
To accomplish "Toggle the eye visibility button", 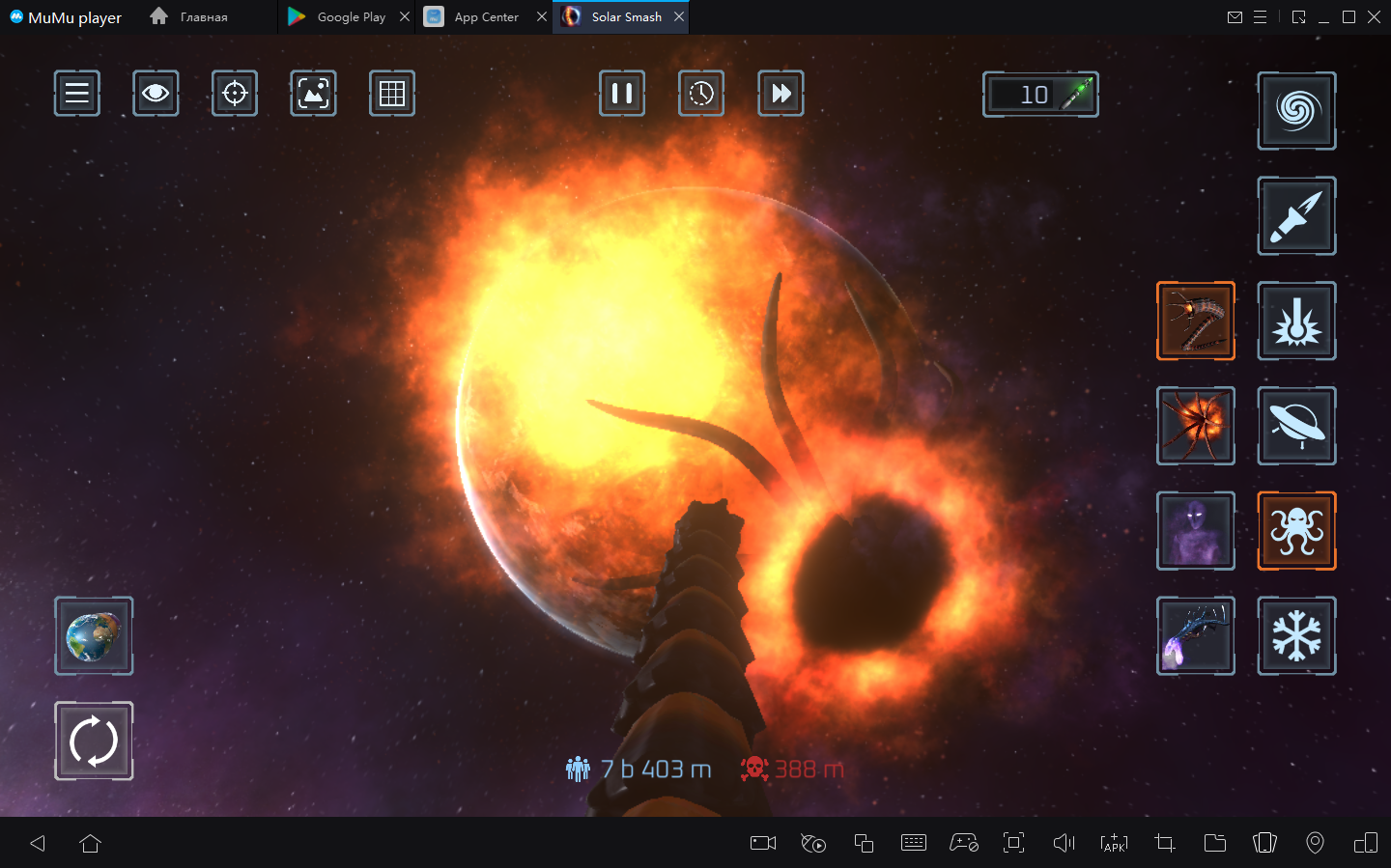I will tap(156, 94).
